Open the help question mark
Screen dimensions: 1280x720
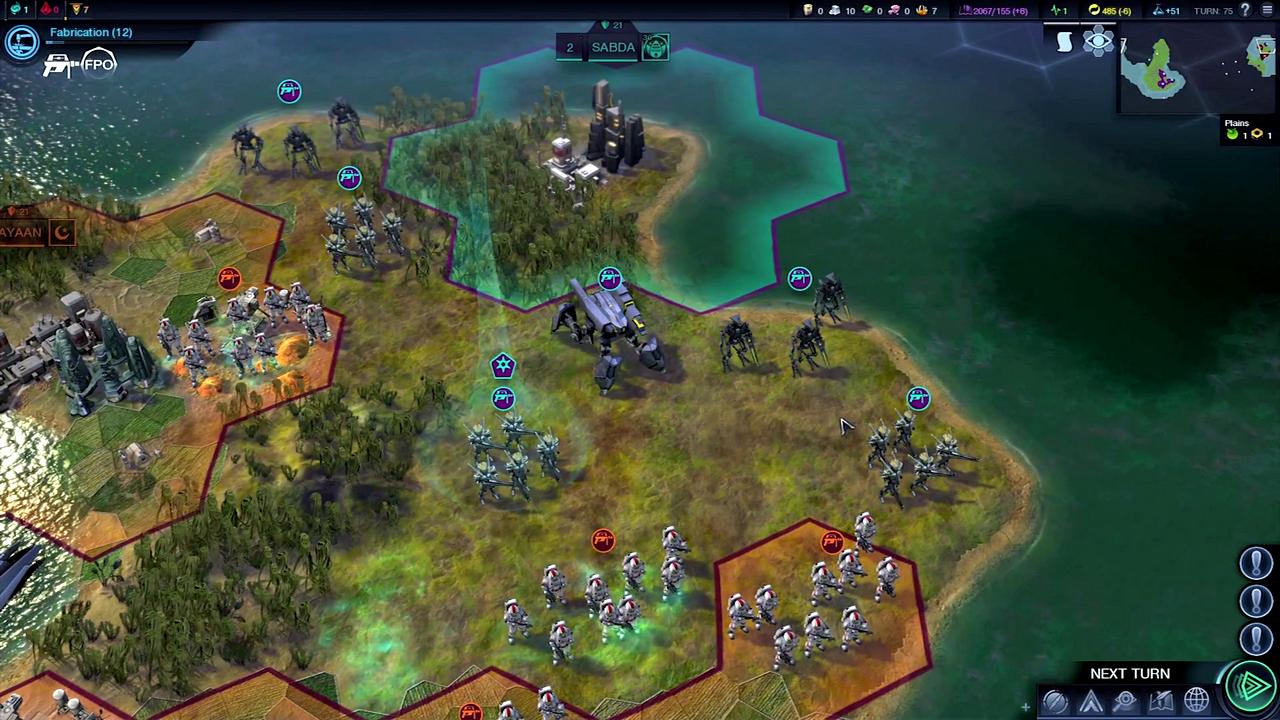(1245, 10)
